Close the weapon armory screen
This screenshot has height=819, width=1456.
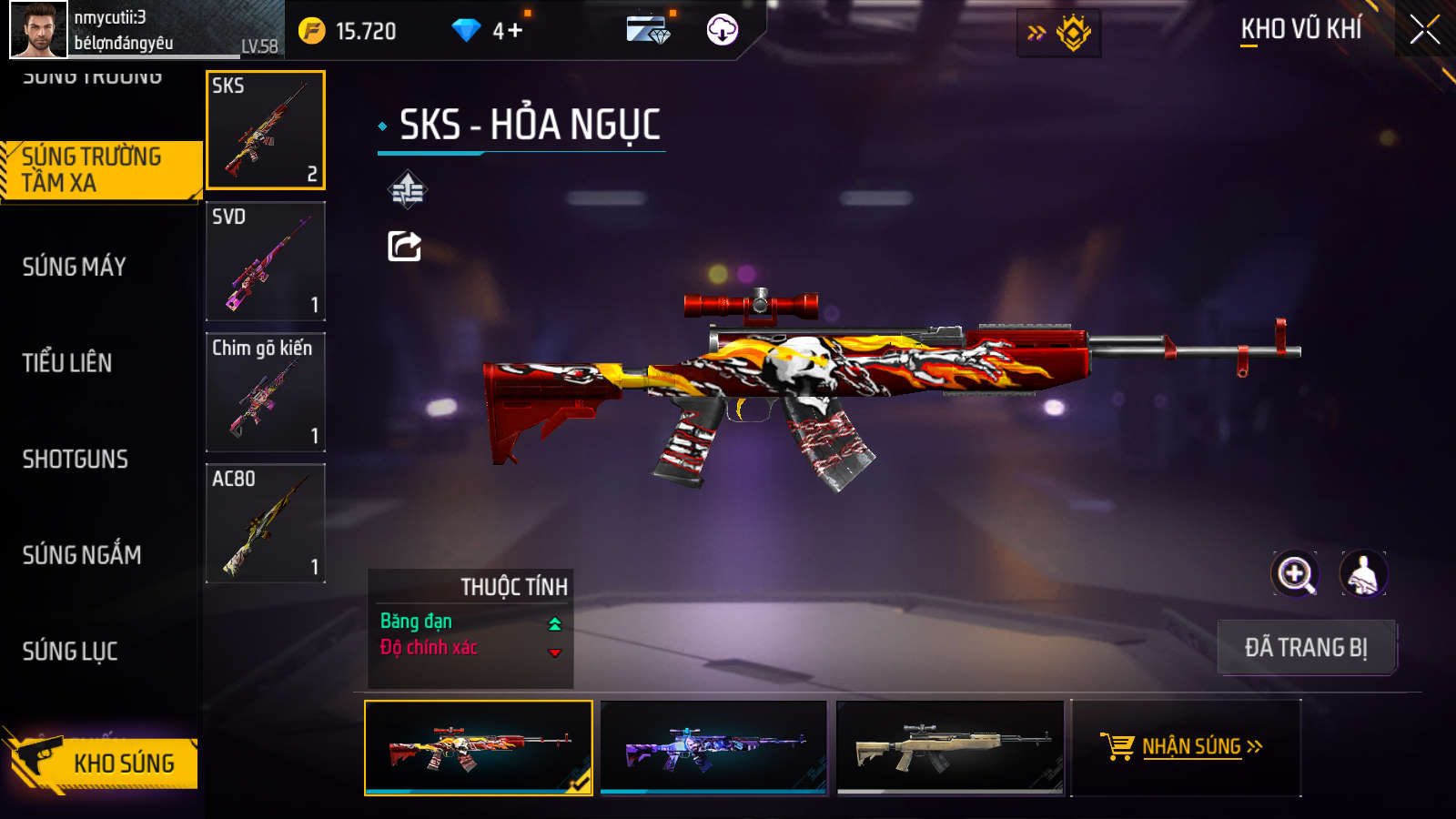[1424, 30]
